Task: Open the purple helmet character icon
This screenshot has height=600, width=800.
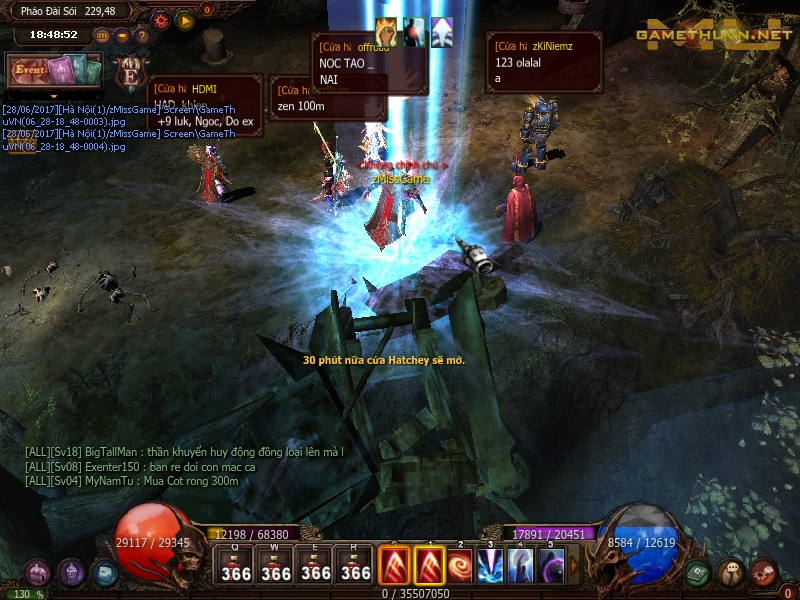Action: tap(71, 572)
